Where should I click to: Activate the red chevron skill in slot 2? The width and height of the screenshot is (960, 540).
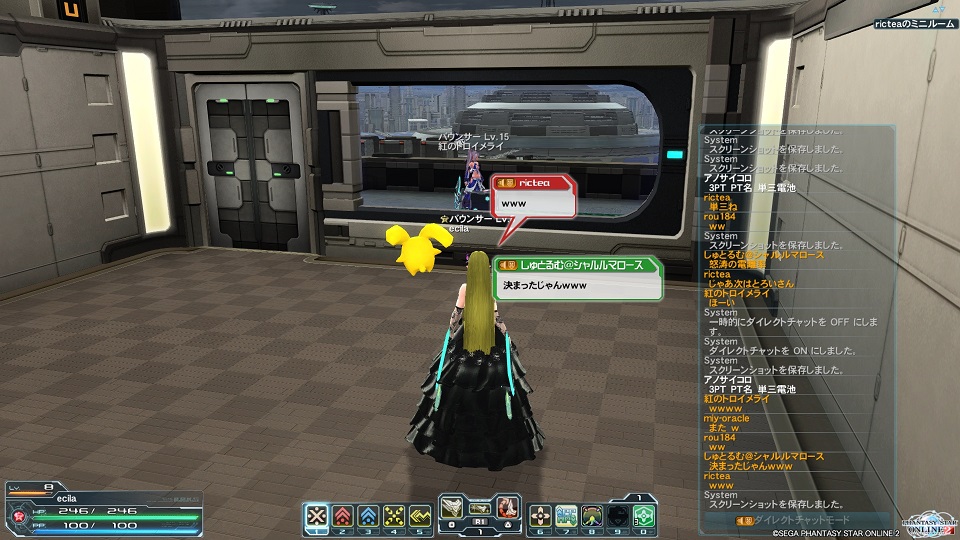342,515
